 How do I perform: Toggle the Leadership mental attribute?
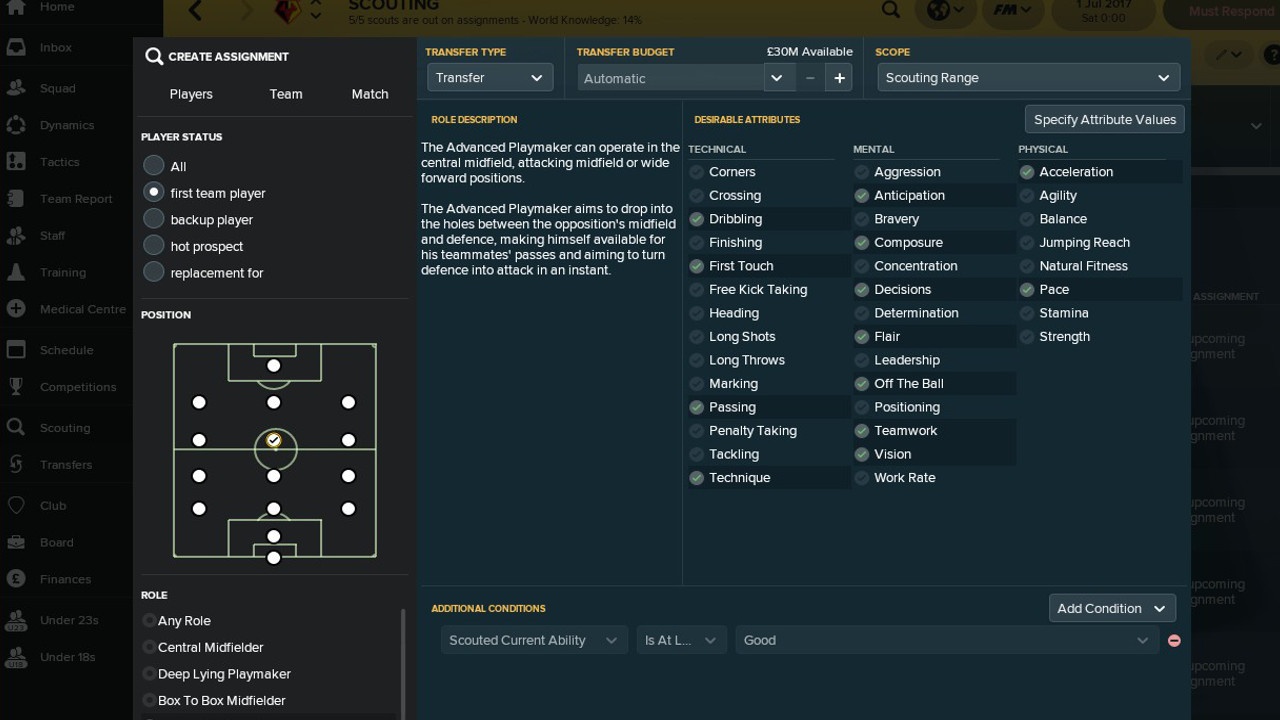pos(862,360)
